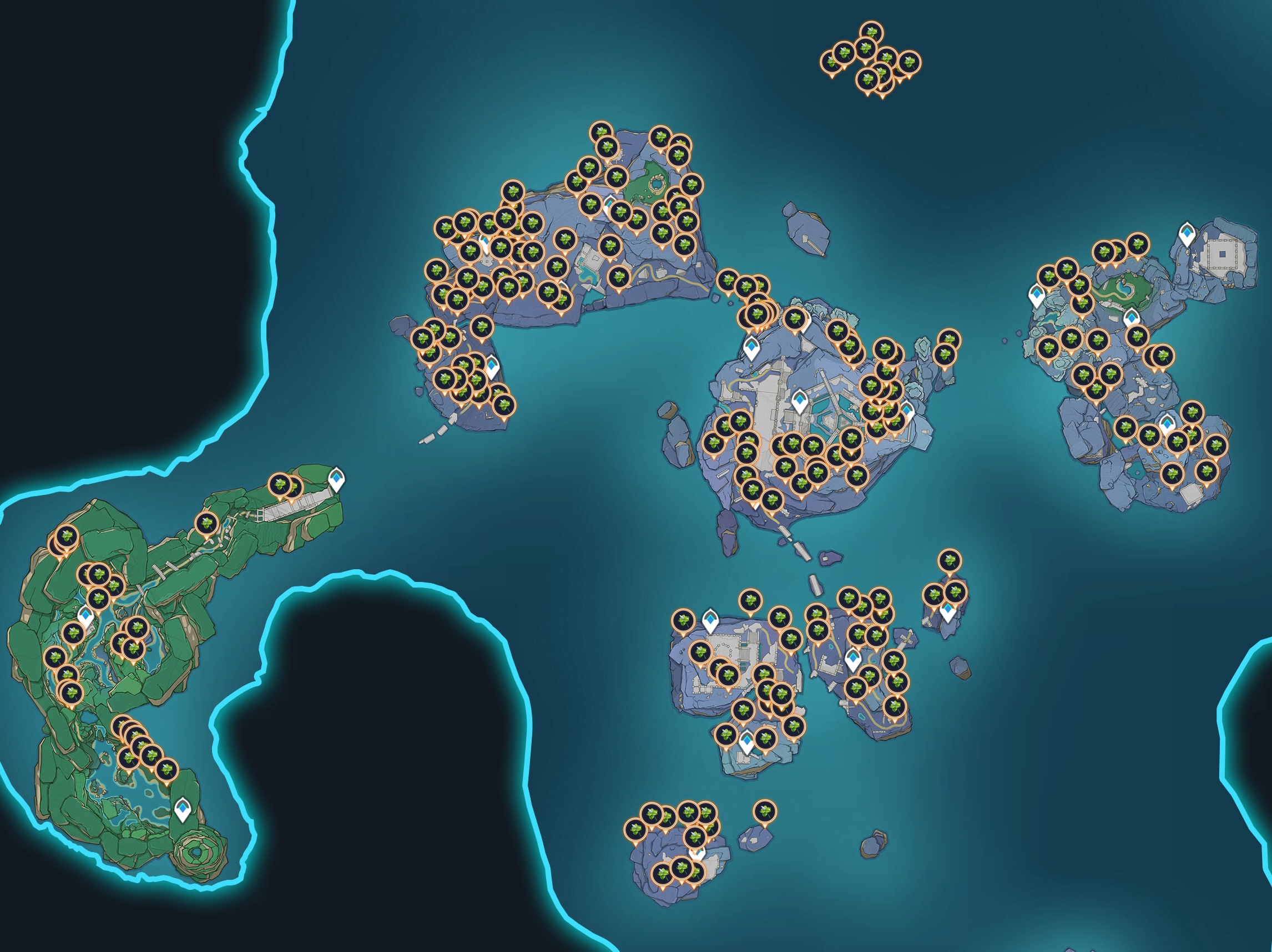
Task: Open the teleport waypoint in the central island's plaza
Action: pos(799,400)
